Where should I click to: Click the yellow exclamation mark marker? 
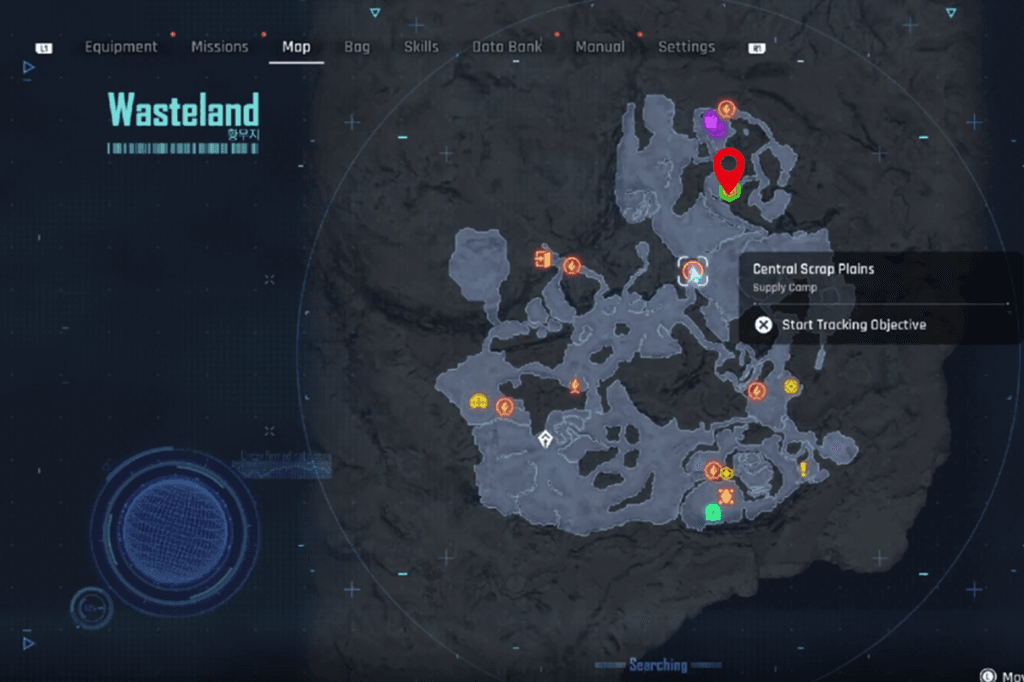(802, 469)
